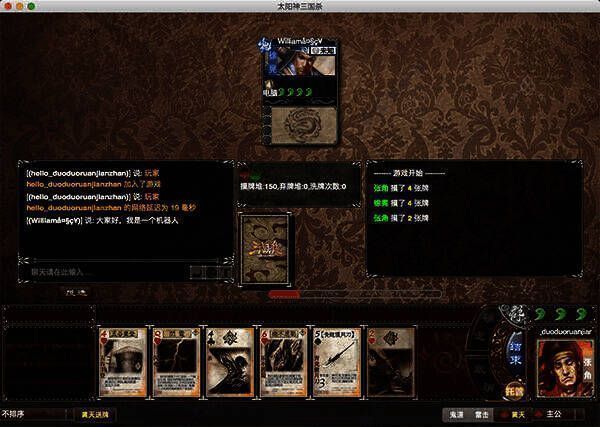Image resolution: width=600 pixels, height=427 pixels.
Task: Click the 不排序 card sorting option
Action: click(x=14, y=413)
